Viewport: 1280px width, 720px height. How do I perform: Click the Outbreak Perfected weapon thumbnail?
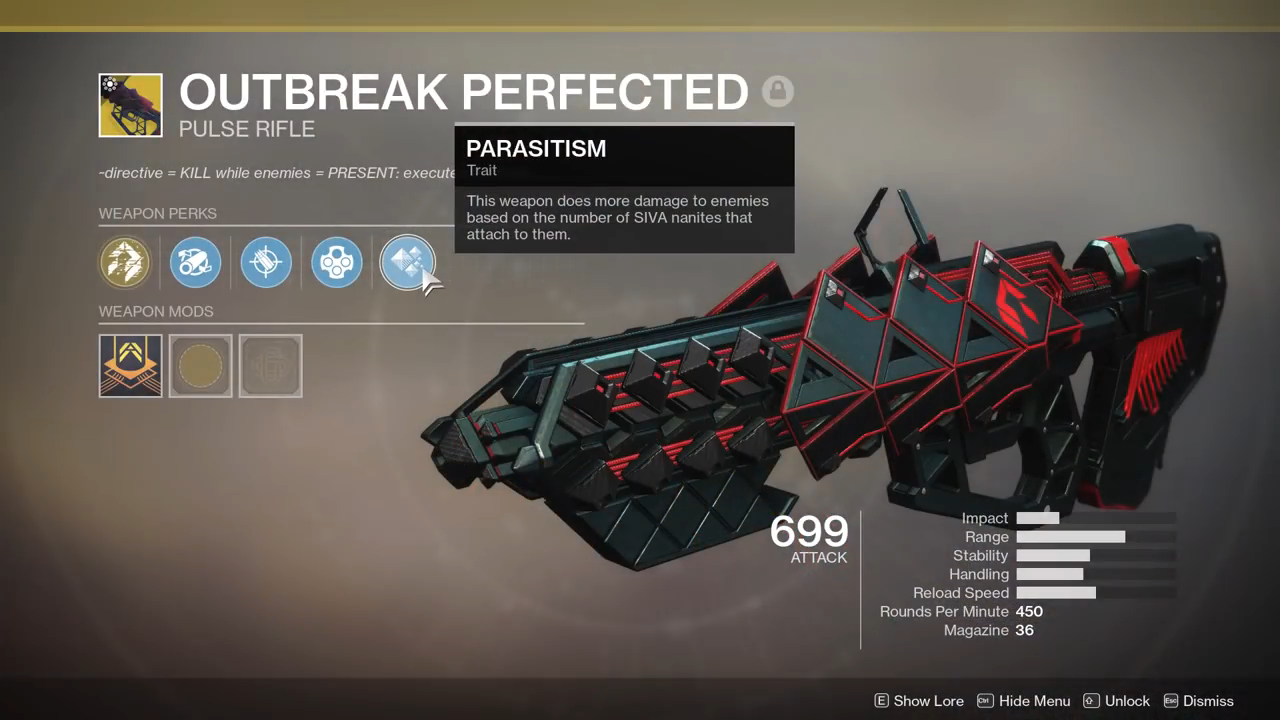(x=131, y=105)
